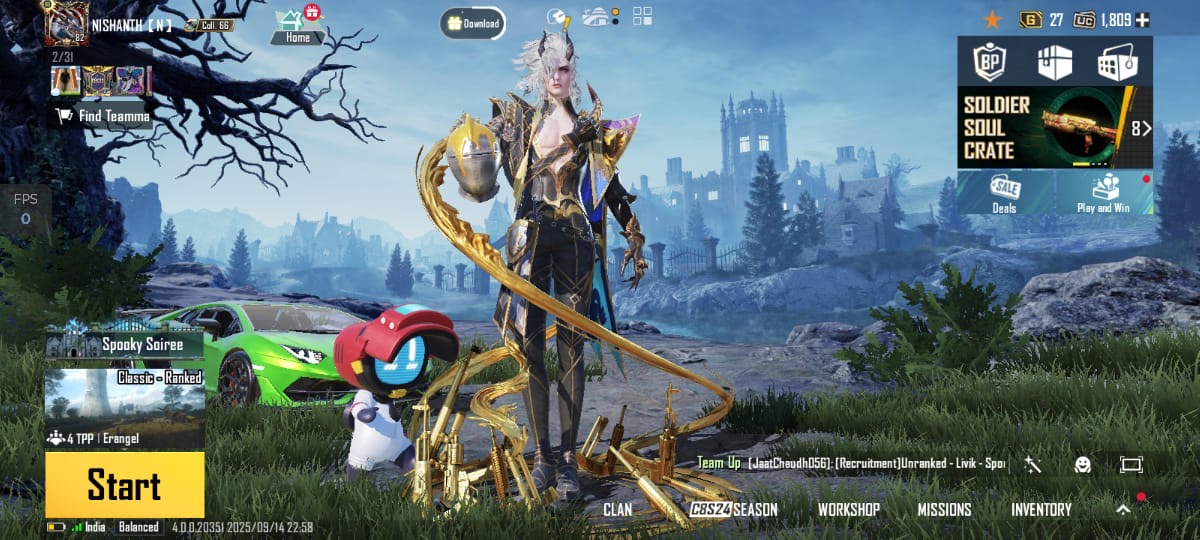This screenshot has width=1200, height=540.
Task: Open the Spooky Soiree event banner
Action: coord(124,344)
